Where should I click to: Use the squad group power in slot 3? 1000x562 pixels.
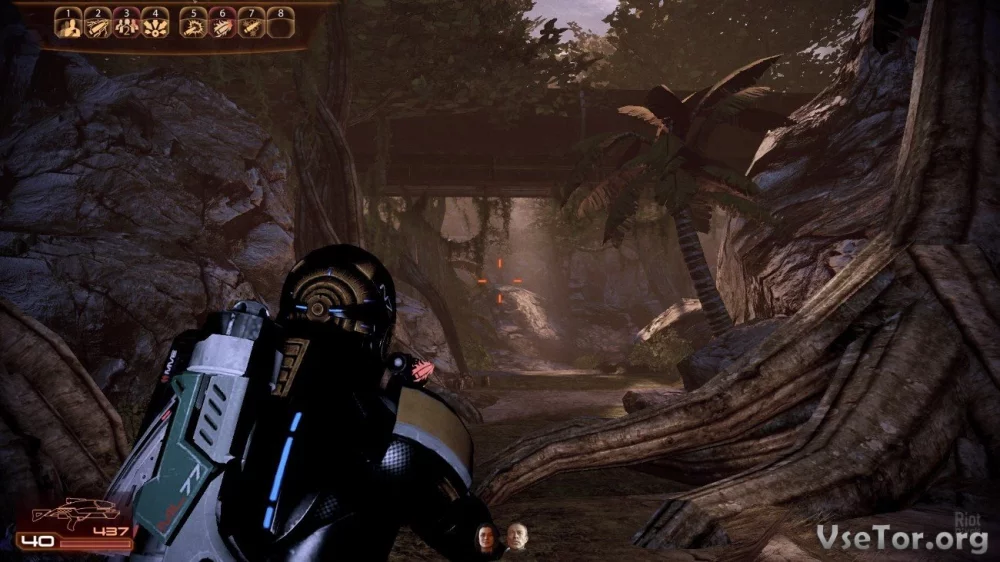[x=126, y=25]
